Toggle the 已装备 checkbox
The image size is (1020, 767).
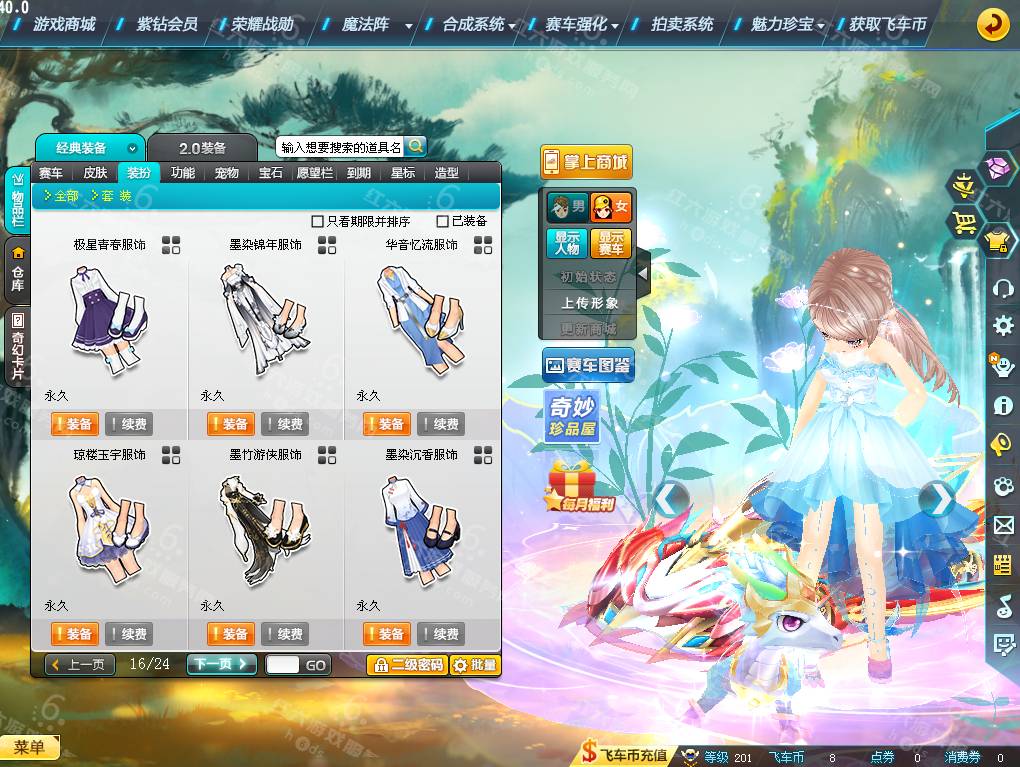click(x=443, y=221)
